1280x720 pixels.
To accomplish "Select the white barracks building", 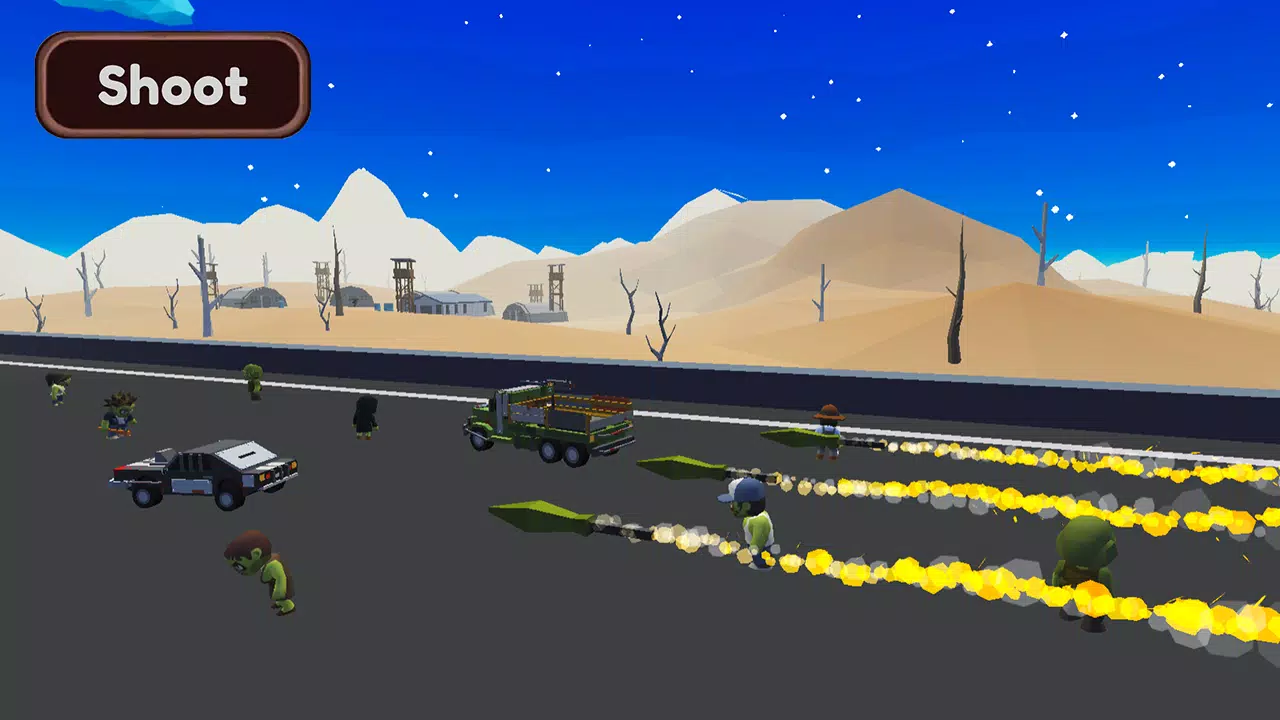I will [x=455, y=305].
